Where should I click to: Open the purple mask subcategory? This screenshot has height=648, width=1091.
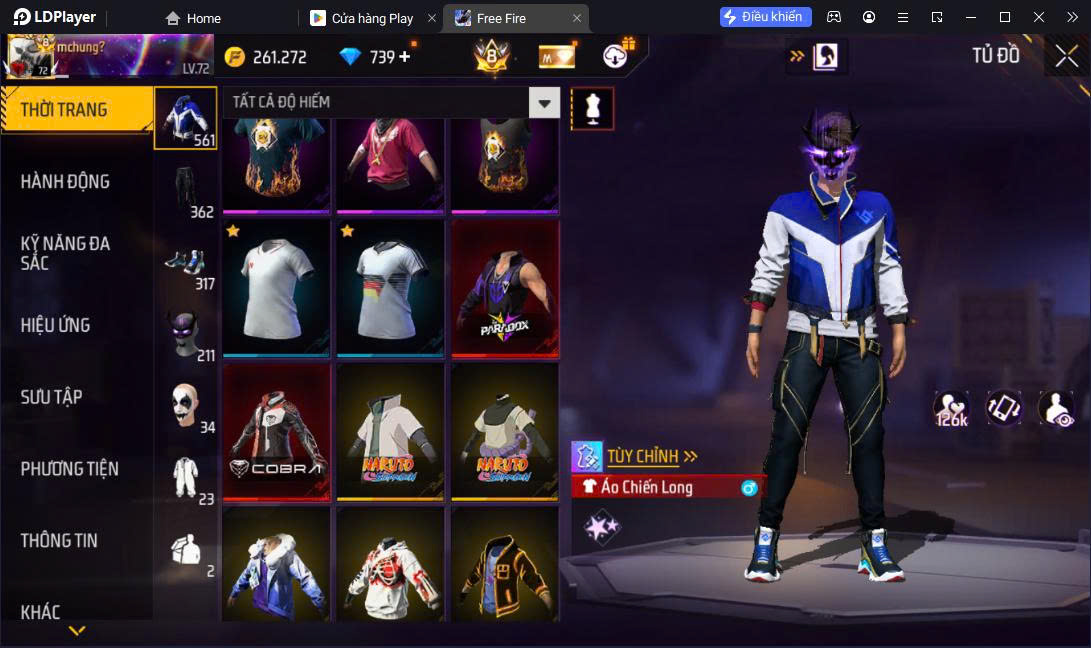(x=186, y=334)
